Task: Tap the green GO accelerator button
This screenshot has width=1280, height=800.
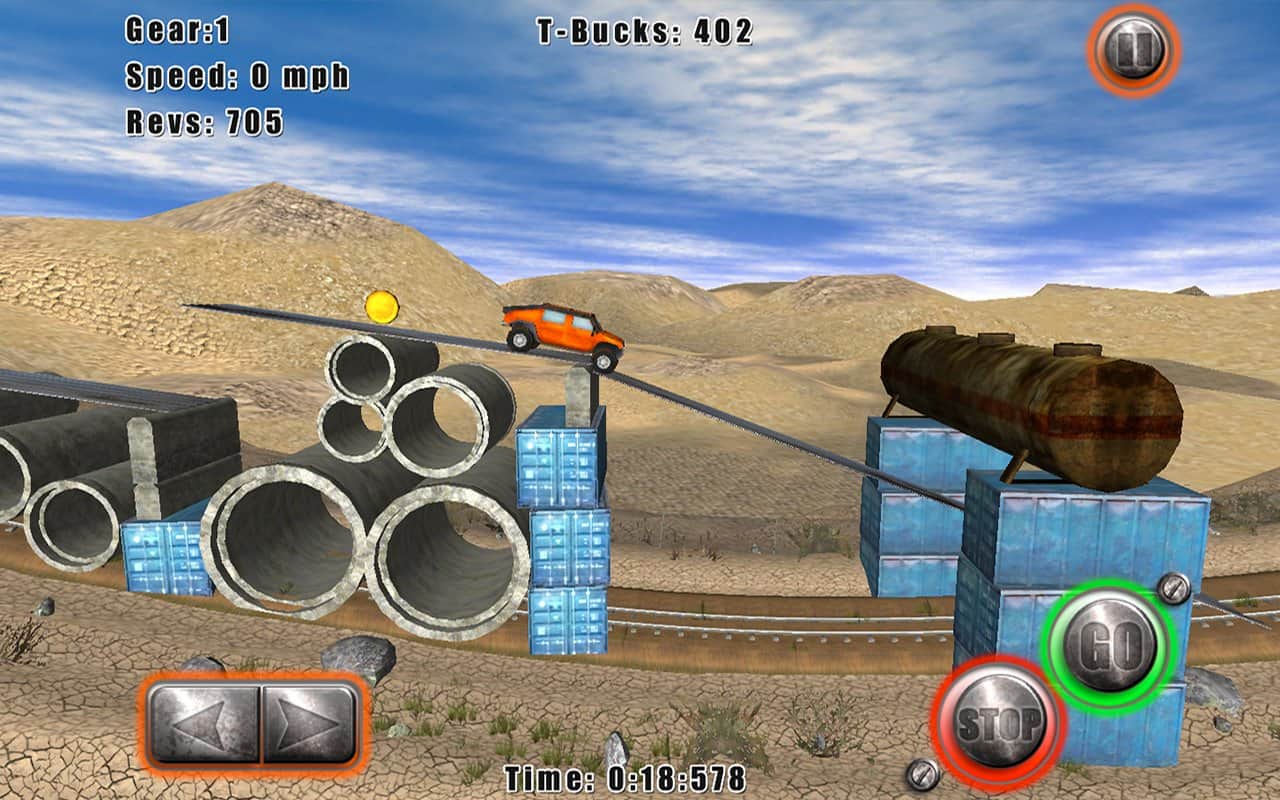Action: [x=1108, y=647]
